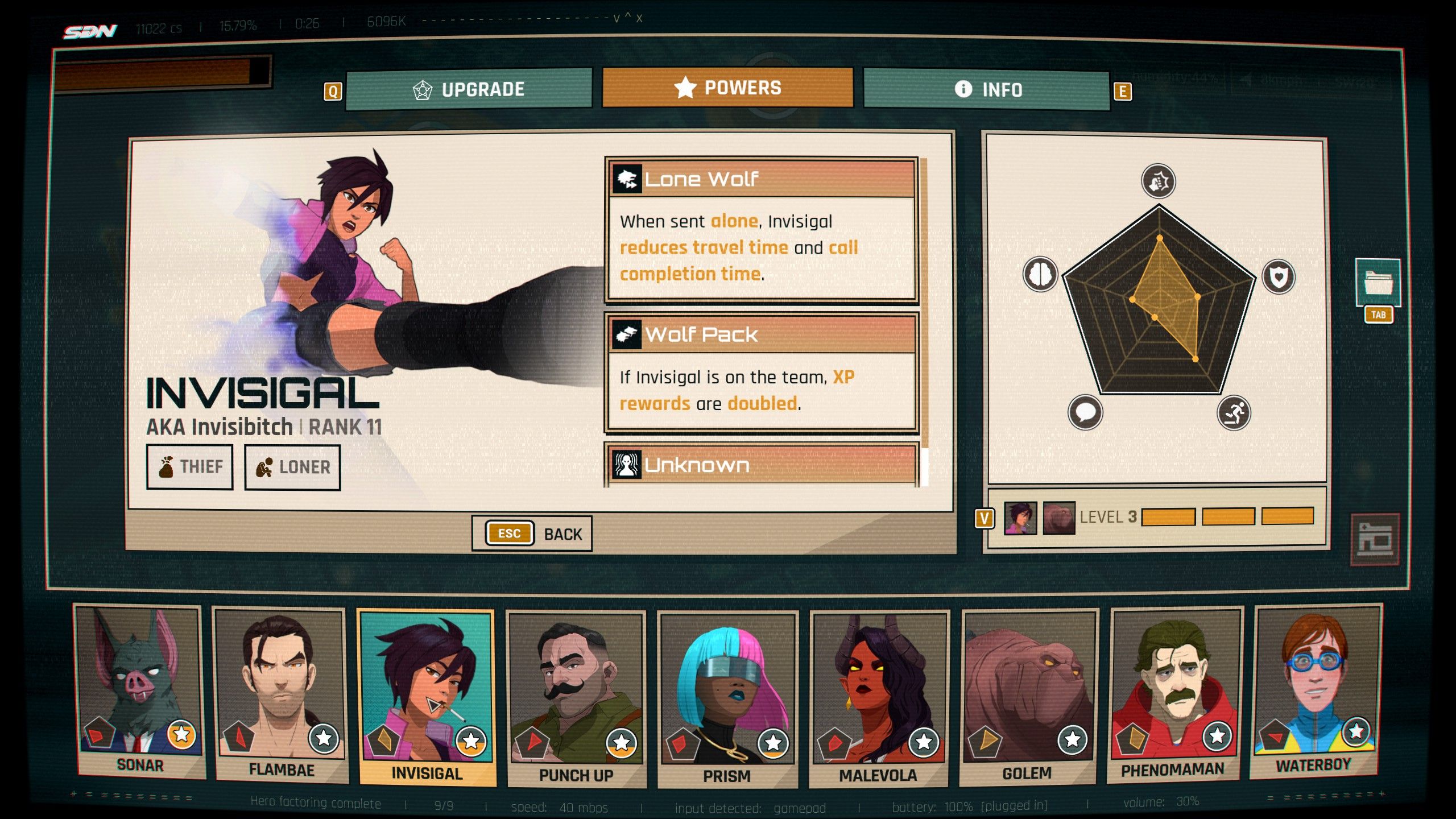
Task: Open the Unknown power entry
Action: point(762,465)
